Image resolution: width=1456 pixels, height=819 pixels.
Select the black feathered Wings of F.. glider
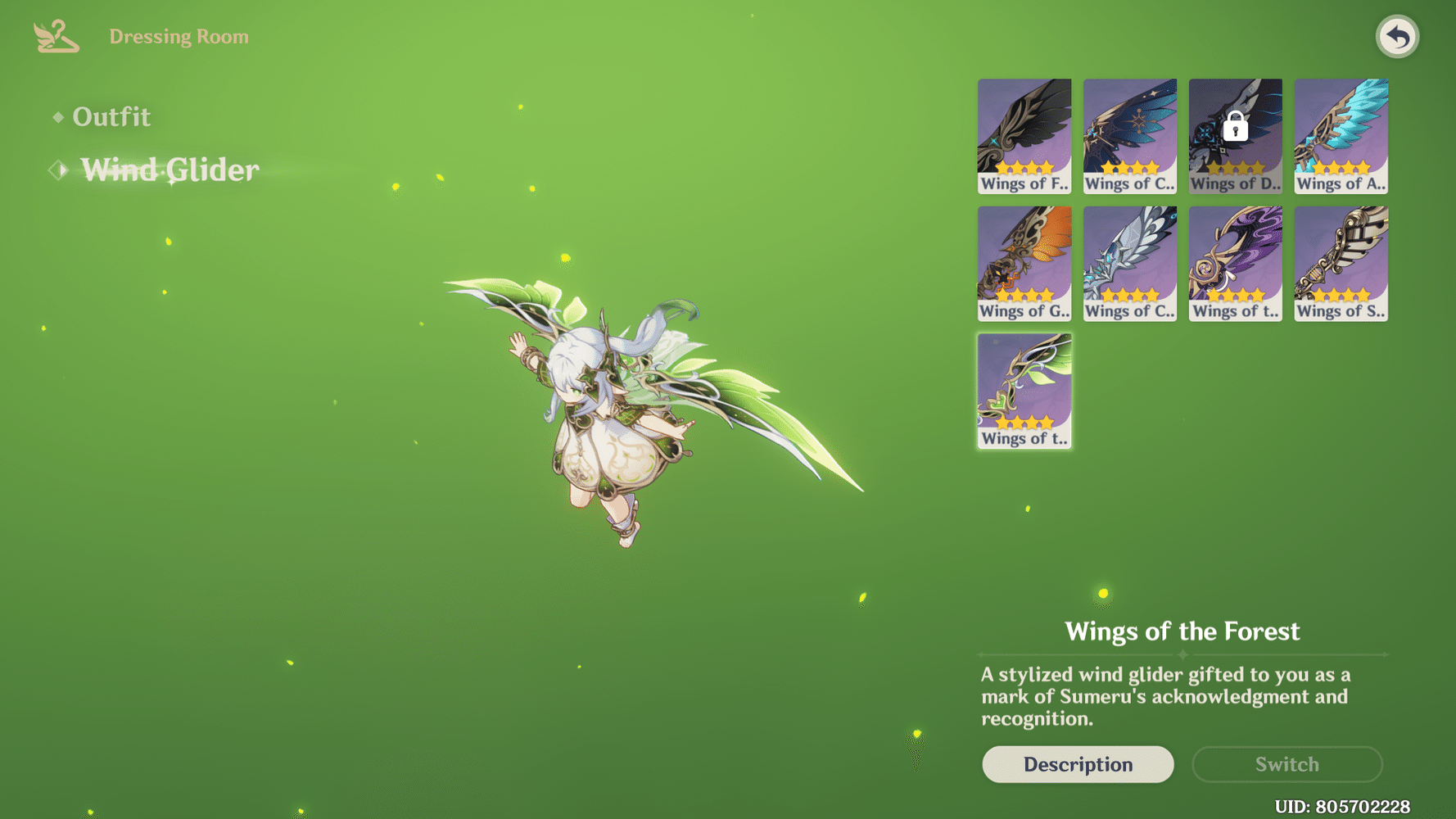1024,136
